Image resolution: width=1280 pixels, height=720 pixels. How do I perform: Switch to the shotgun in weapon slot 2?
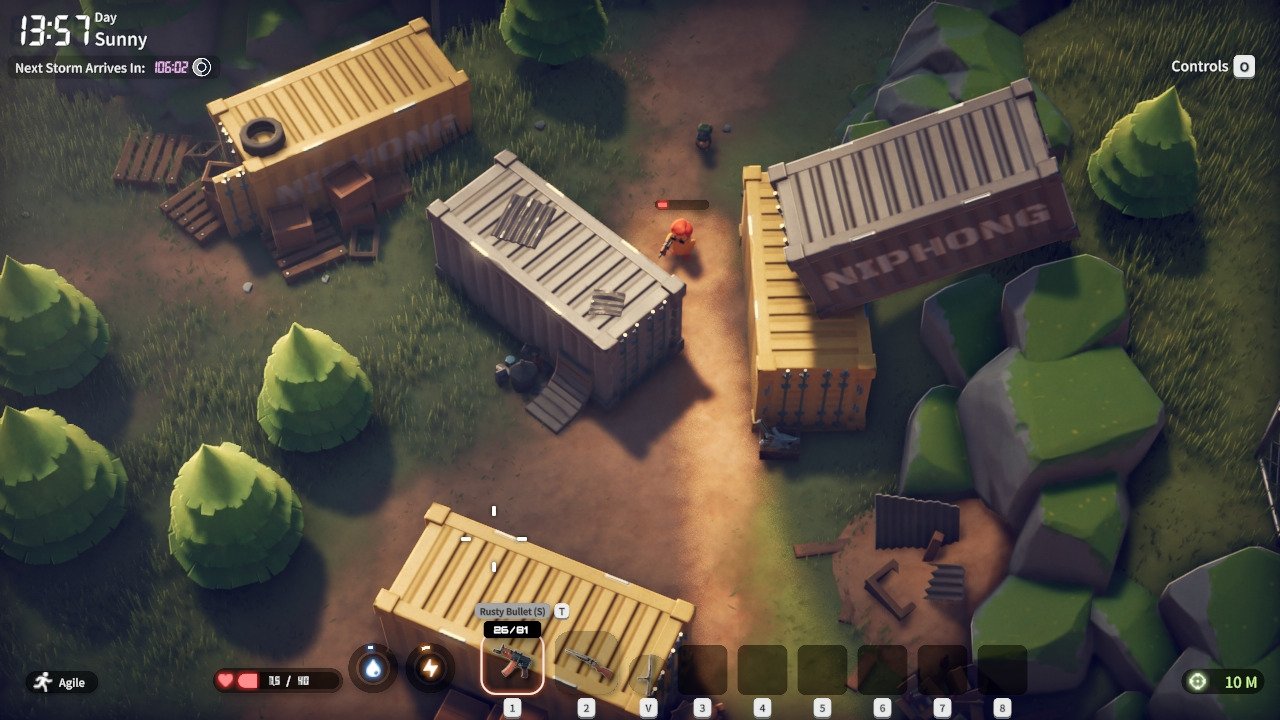coord(587,662)
